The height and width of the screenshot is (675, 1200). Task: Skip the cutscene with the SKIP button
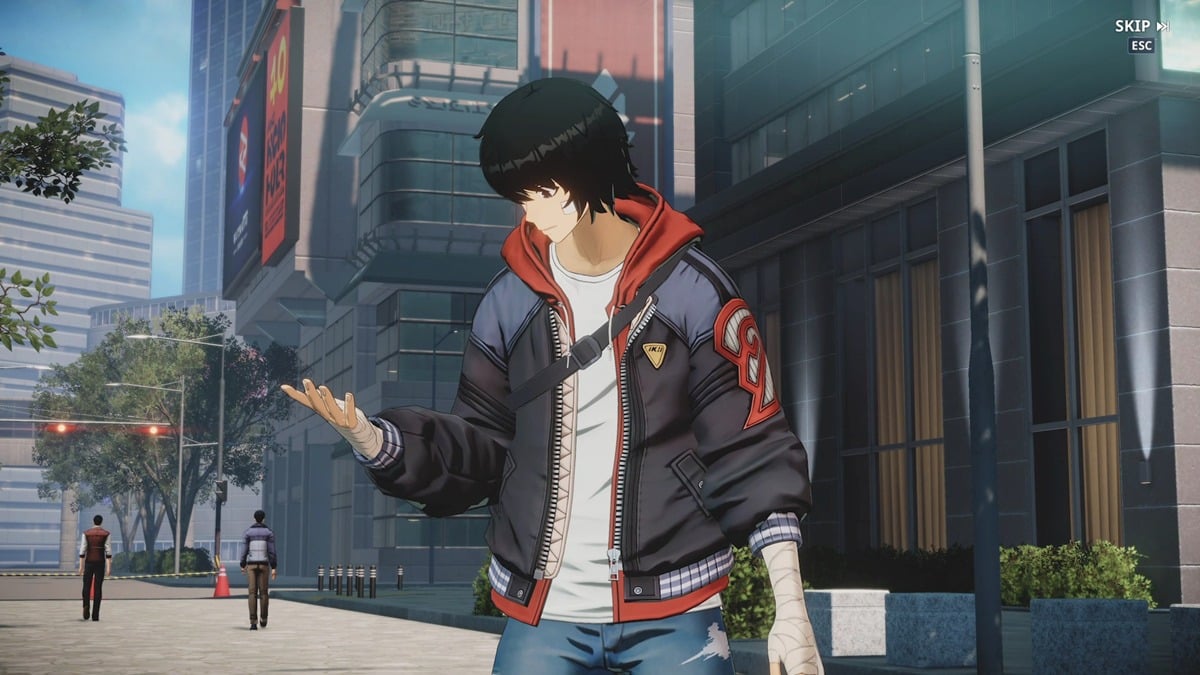(x=1141, y=26)
